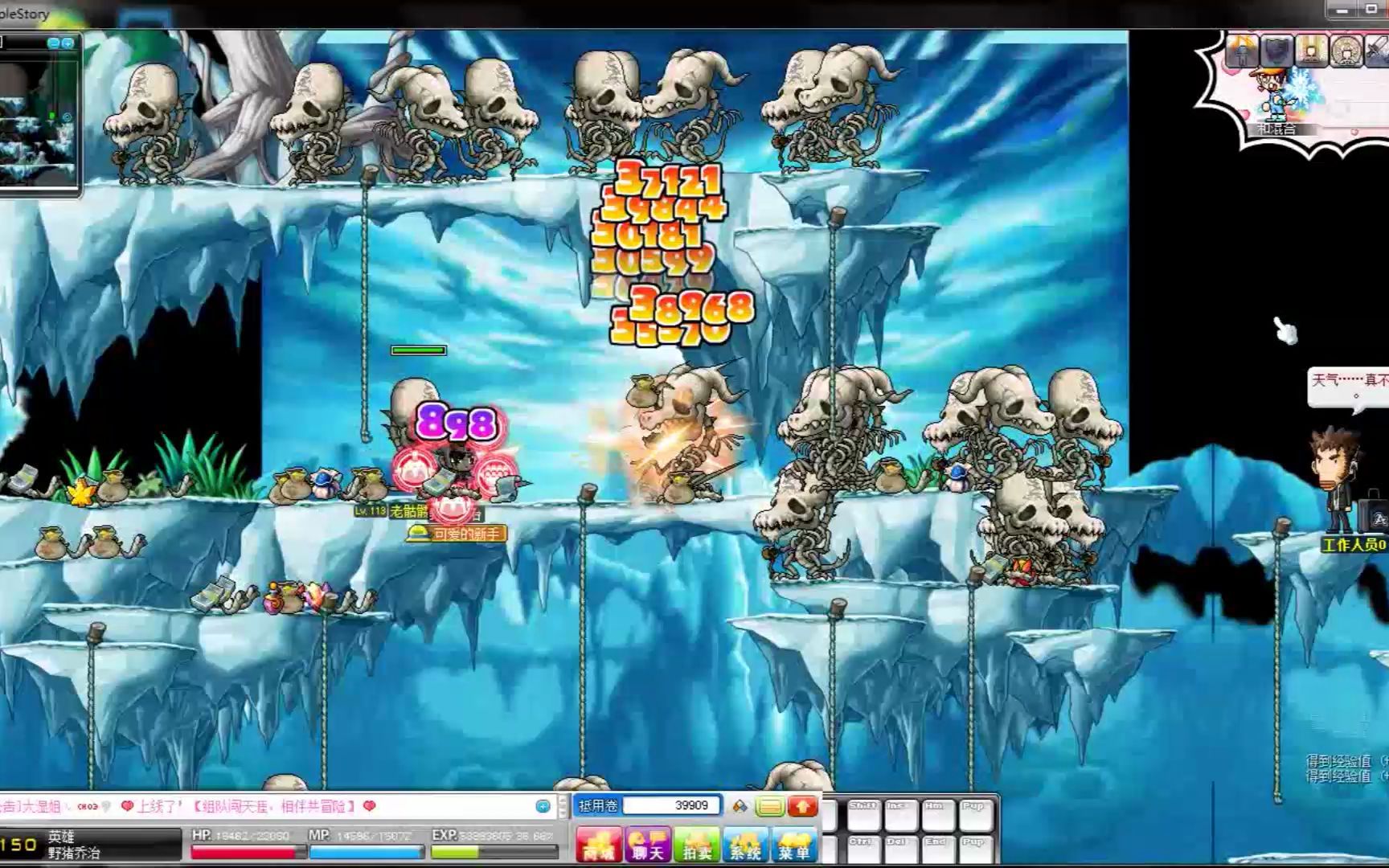
Task: Open the minimap panel
Action: click(39, 121)
